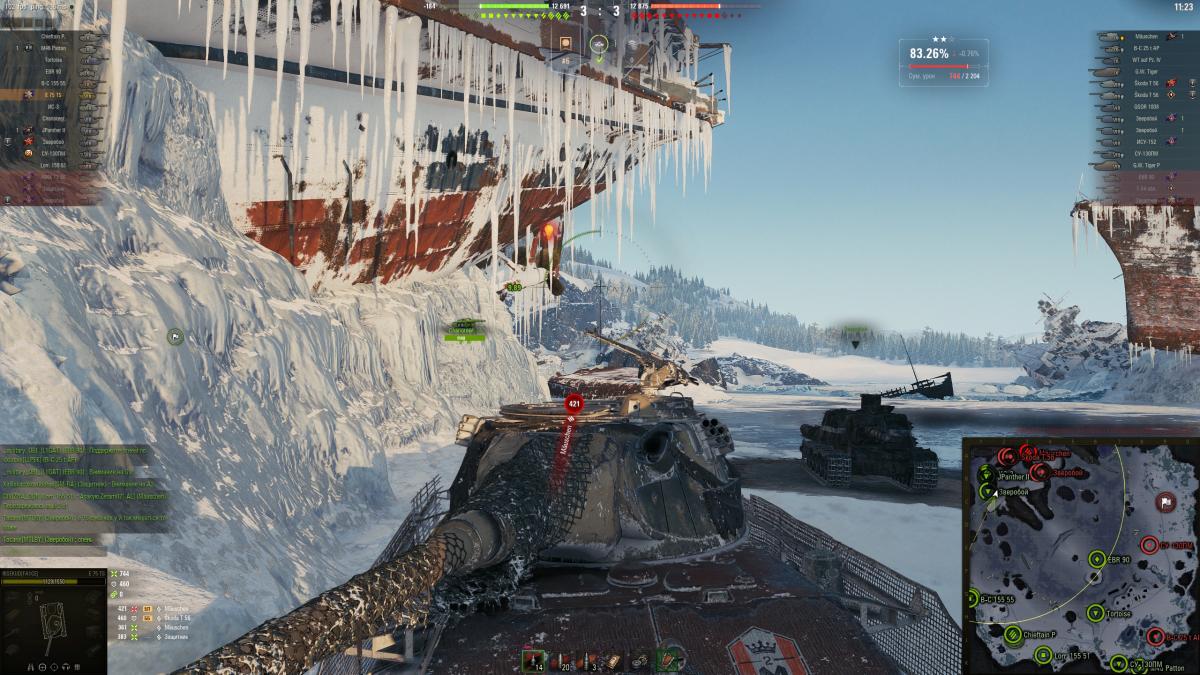Select the first shell type with 14 rounds
Image resolution: width=1200 pixels, height=675 pixels.
(535, 660)
